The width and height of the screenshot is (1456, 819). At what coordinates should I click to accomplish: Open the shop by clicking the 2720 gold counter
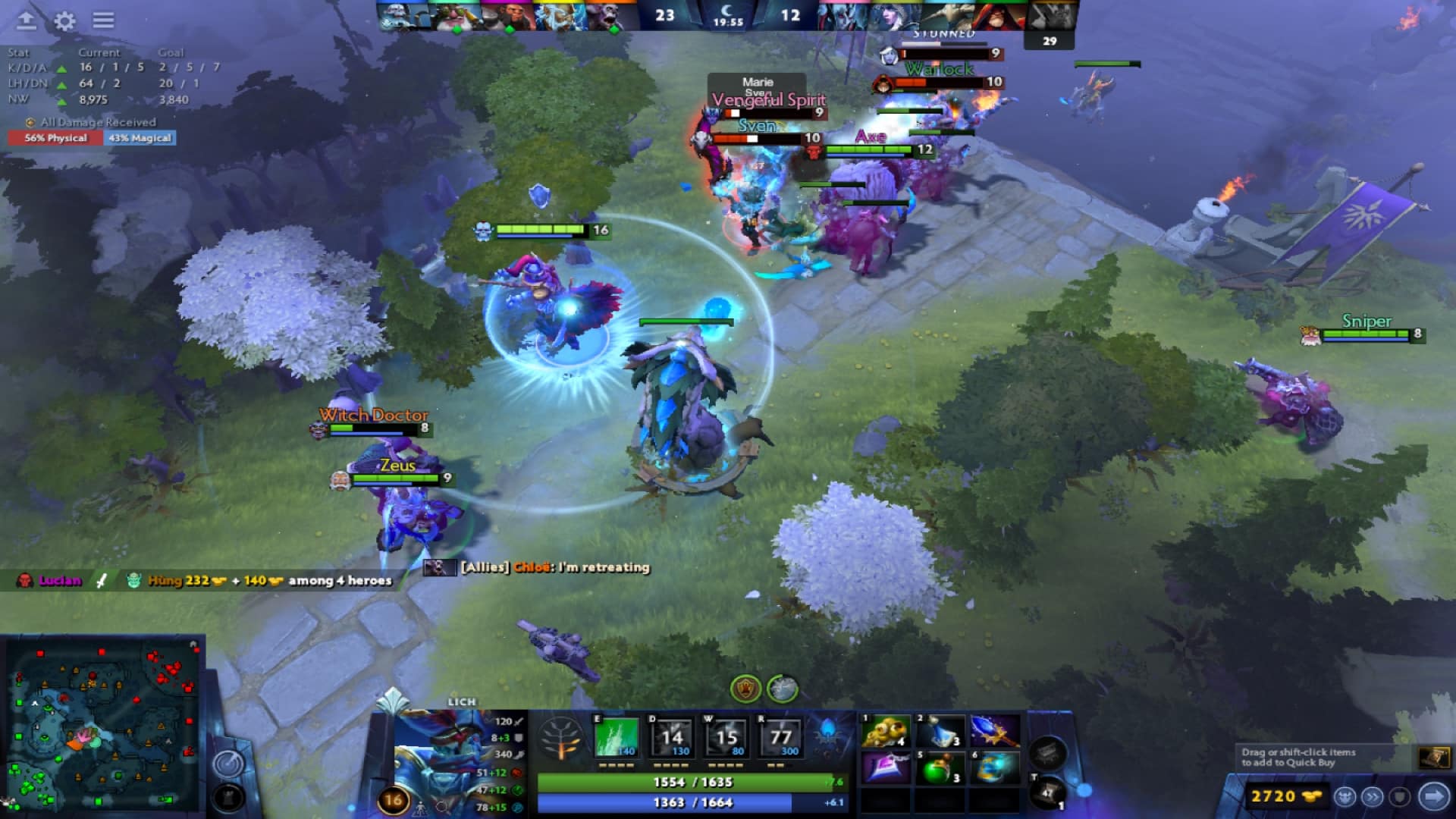point(1288,796)
